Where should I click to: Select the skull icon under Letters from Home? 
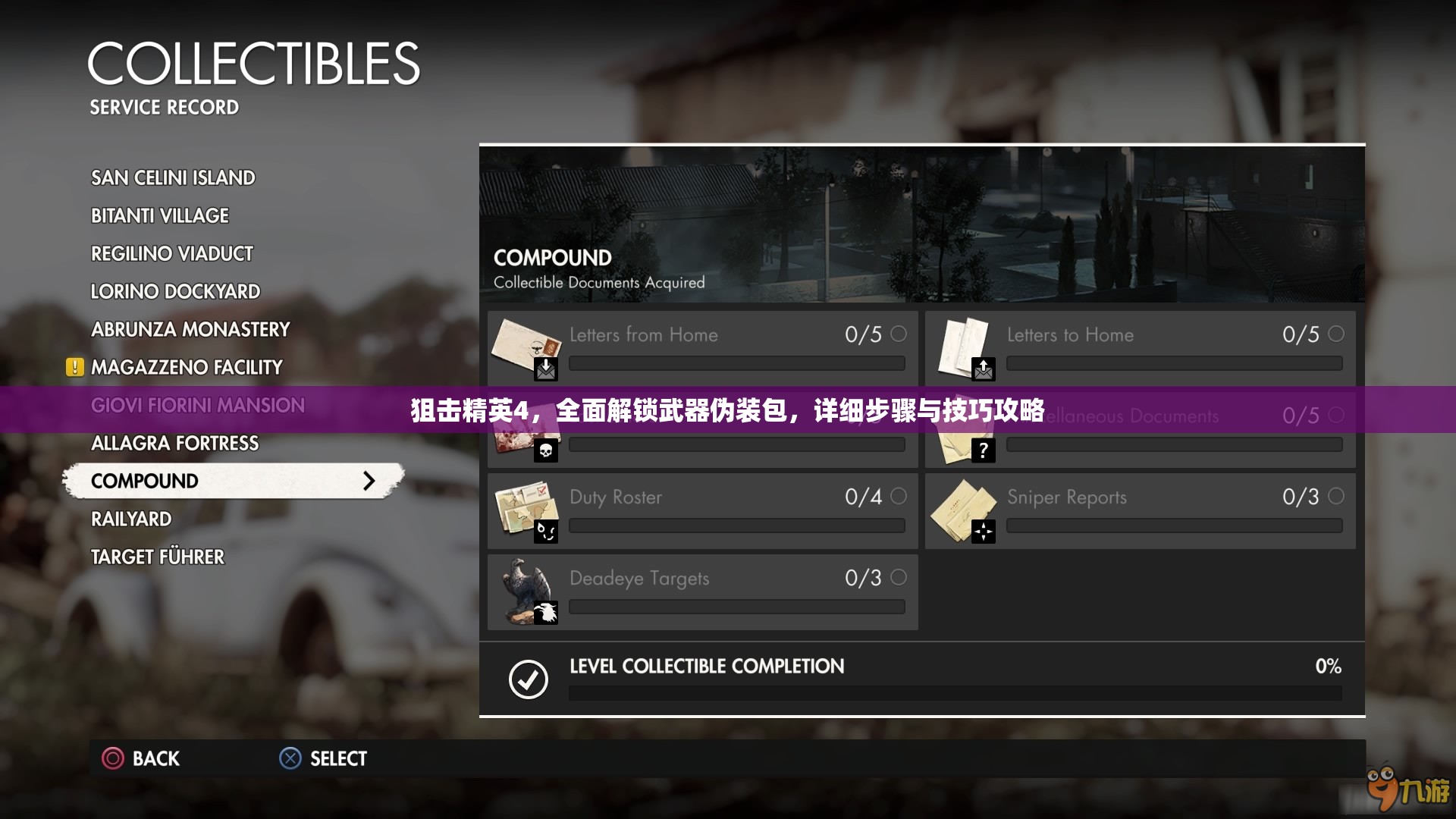click(x=546, y=450)
